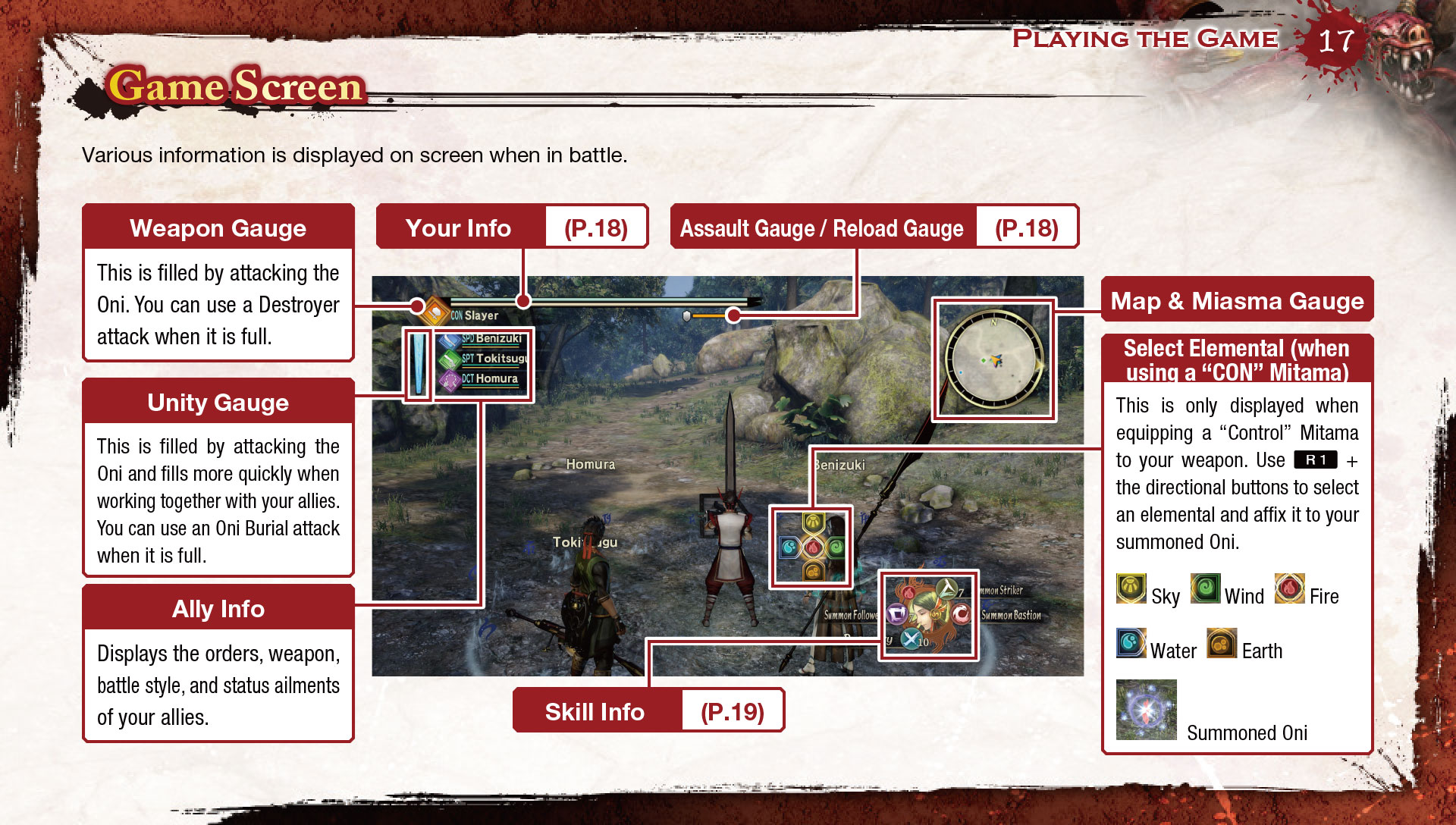Viewport: 1456px width, 825px height.
Task: Click the Sky icon beside its legend label
Action: (1131, 589)
